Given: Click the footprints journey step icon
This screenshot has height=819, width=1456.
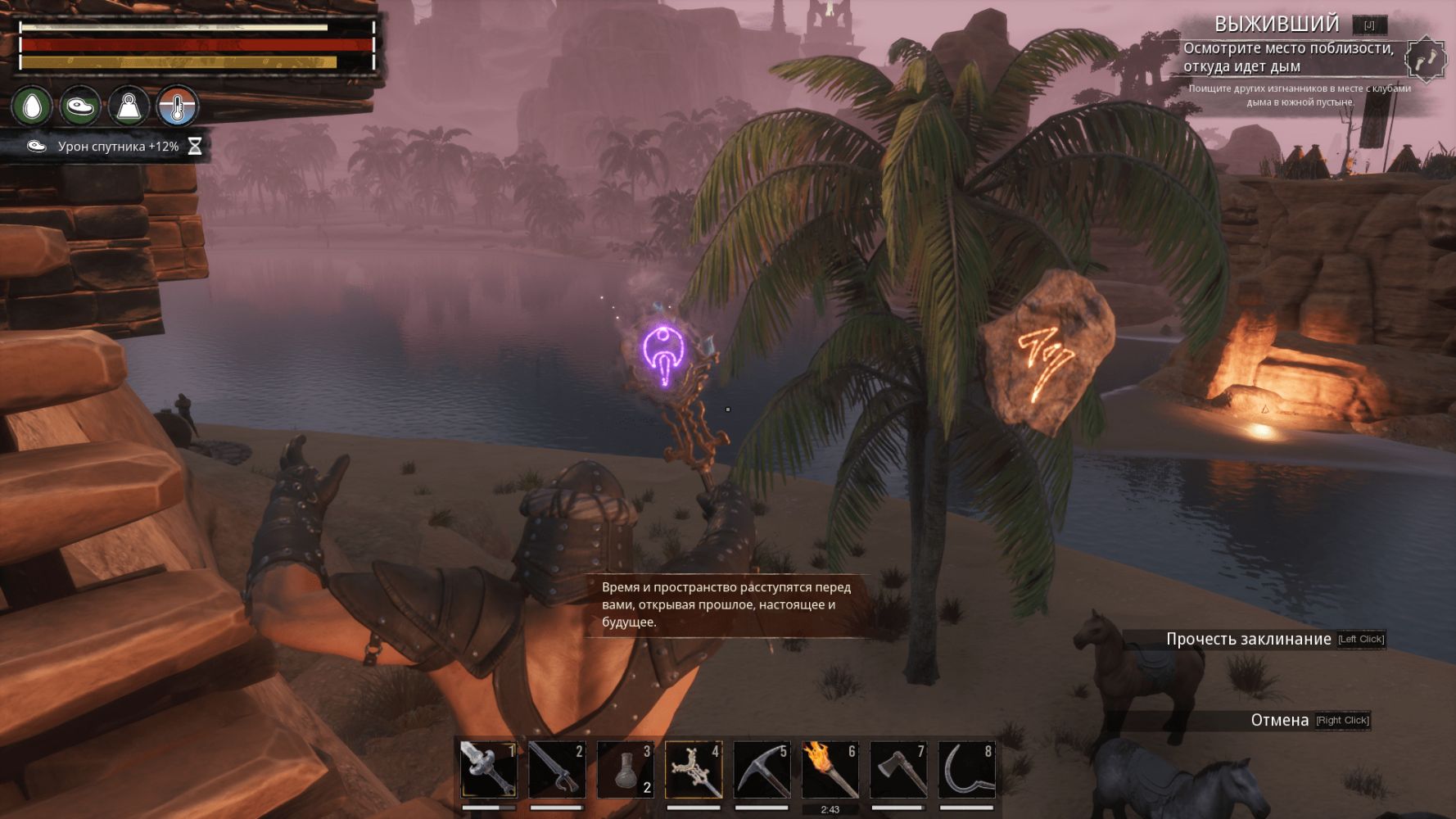Looking at the screenshot, I should tap(1426, 59).
